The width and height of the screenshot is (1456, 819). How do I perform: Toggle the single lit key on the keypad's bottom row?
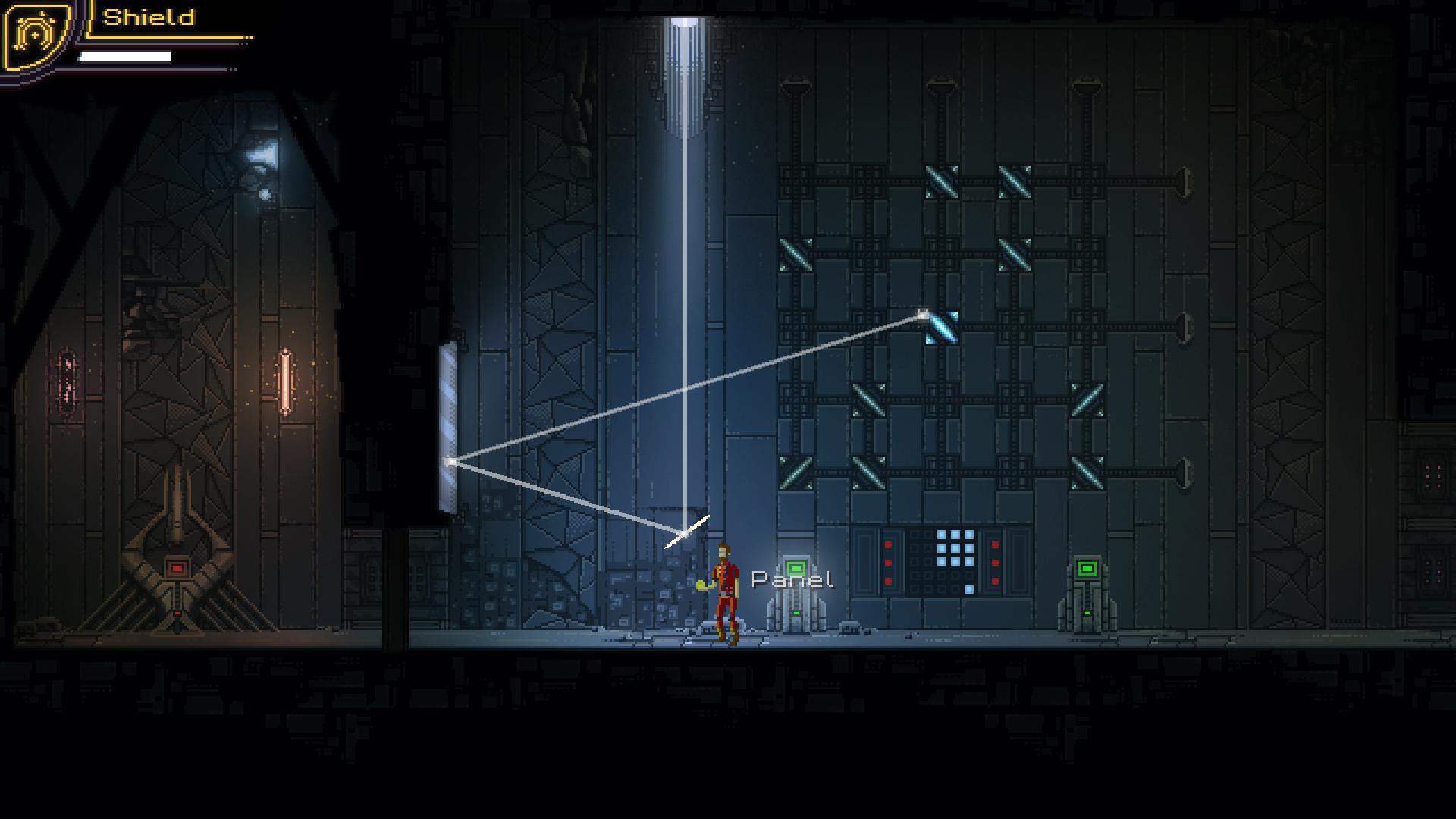968,588
